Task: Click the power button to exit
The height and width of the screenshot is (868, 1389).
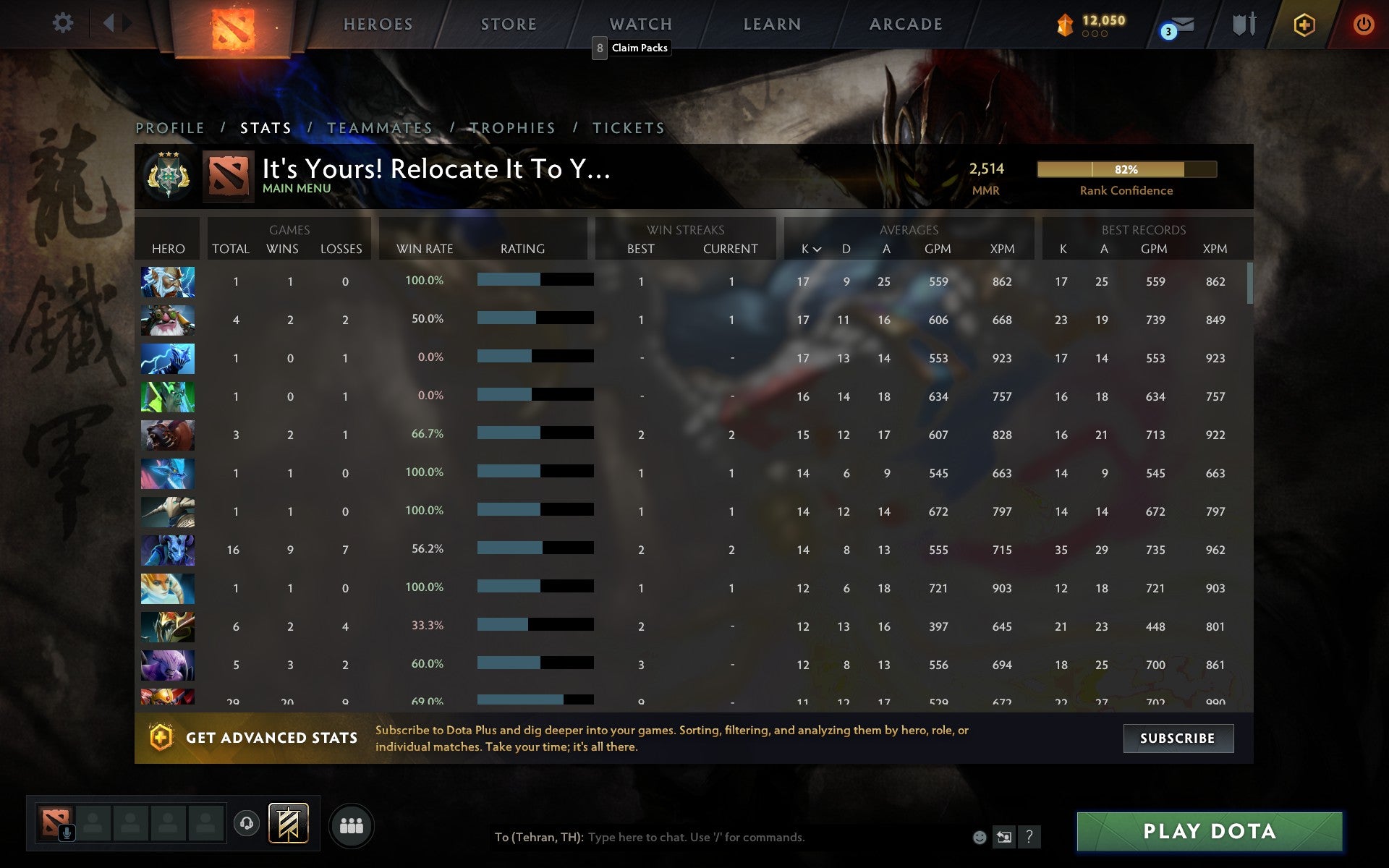Action: [x=1363, y=24]
